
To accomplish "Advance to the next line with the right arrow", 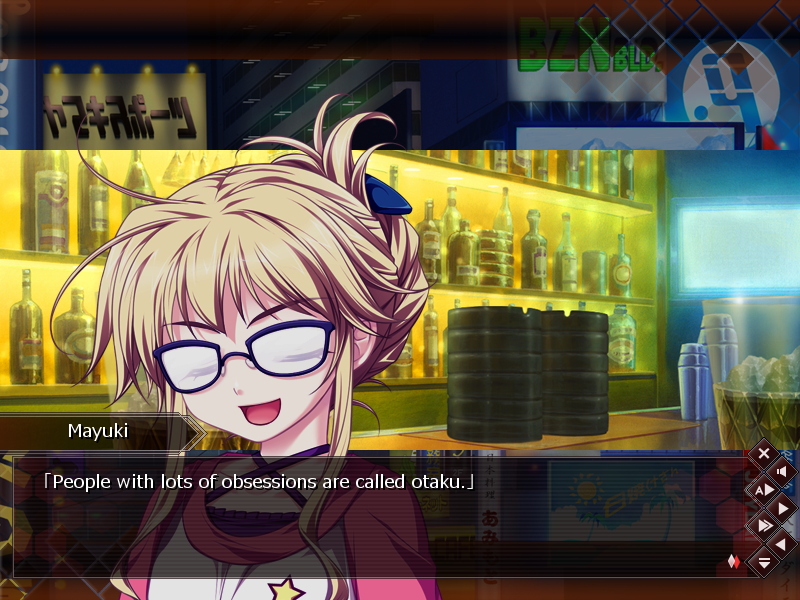I will pyautogui.click(x=782, y=507).
